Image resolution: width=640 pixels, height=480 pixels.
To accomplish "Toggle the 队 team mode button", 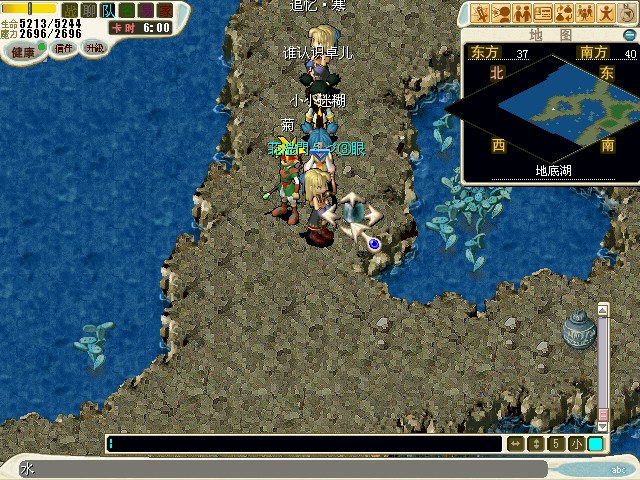I will (108, 10).
